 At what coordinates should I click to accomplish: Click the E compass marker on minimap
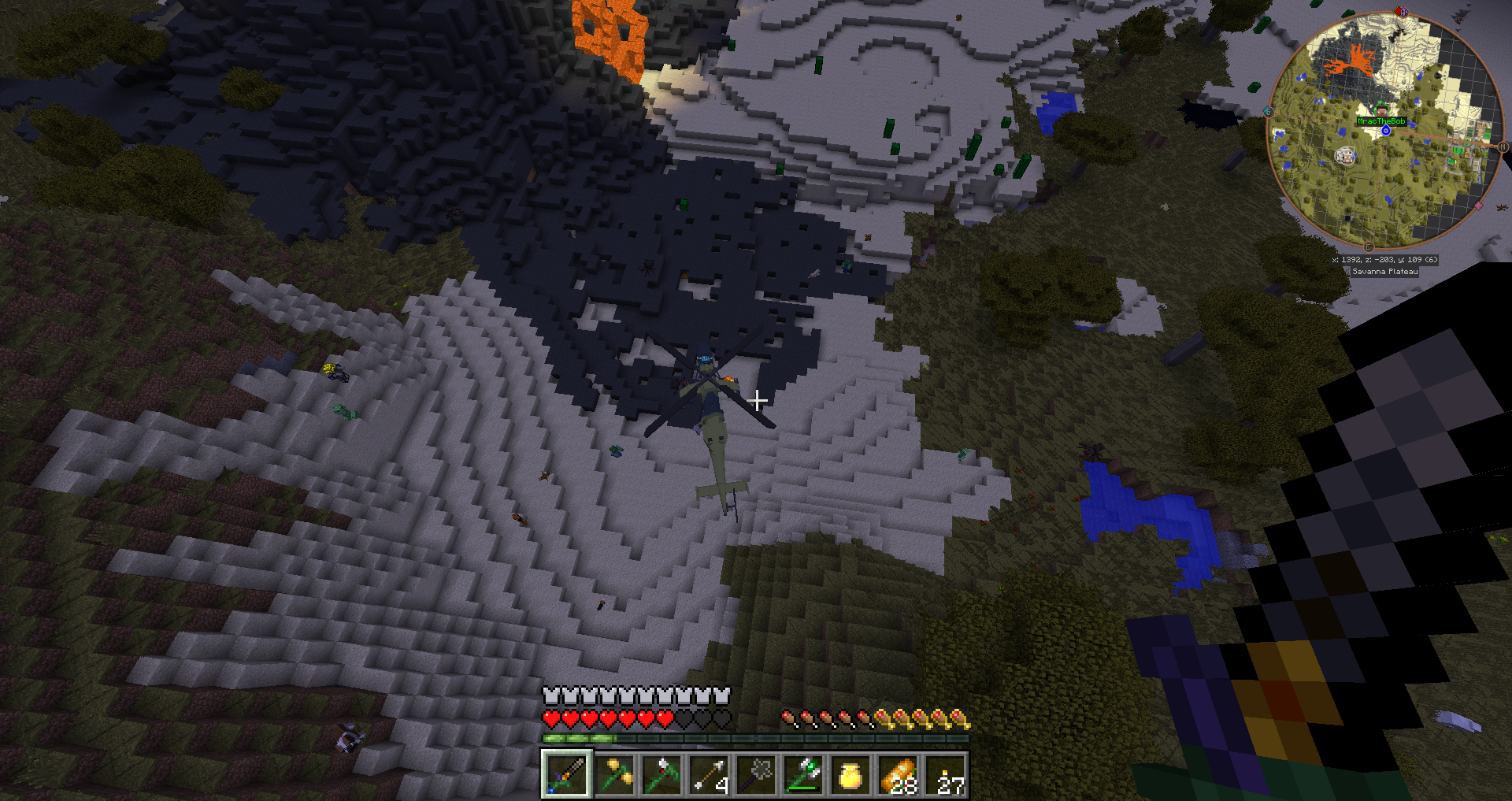1369,247
